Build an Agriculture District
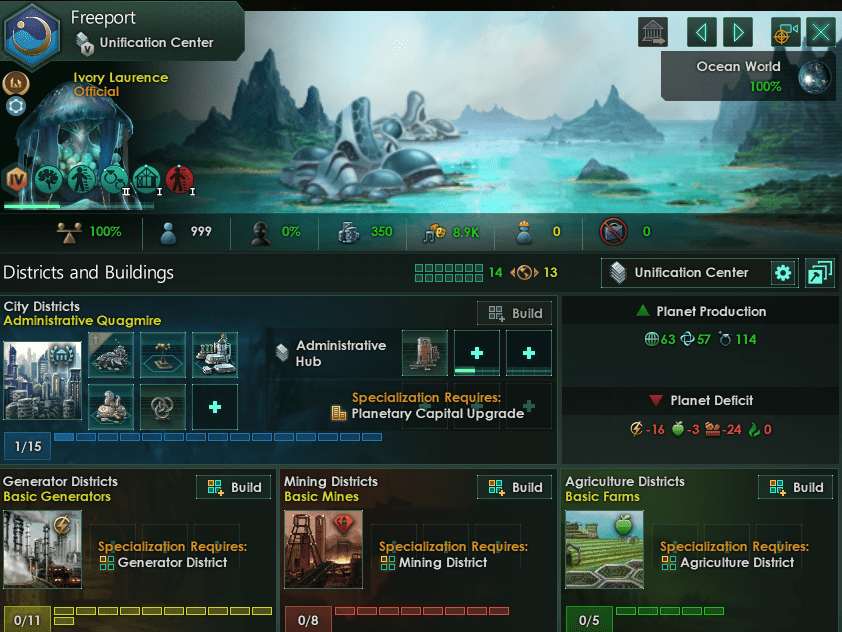This screenshot has width=842, height=632. 796,488
